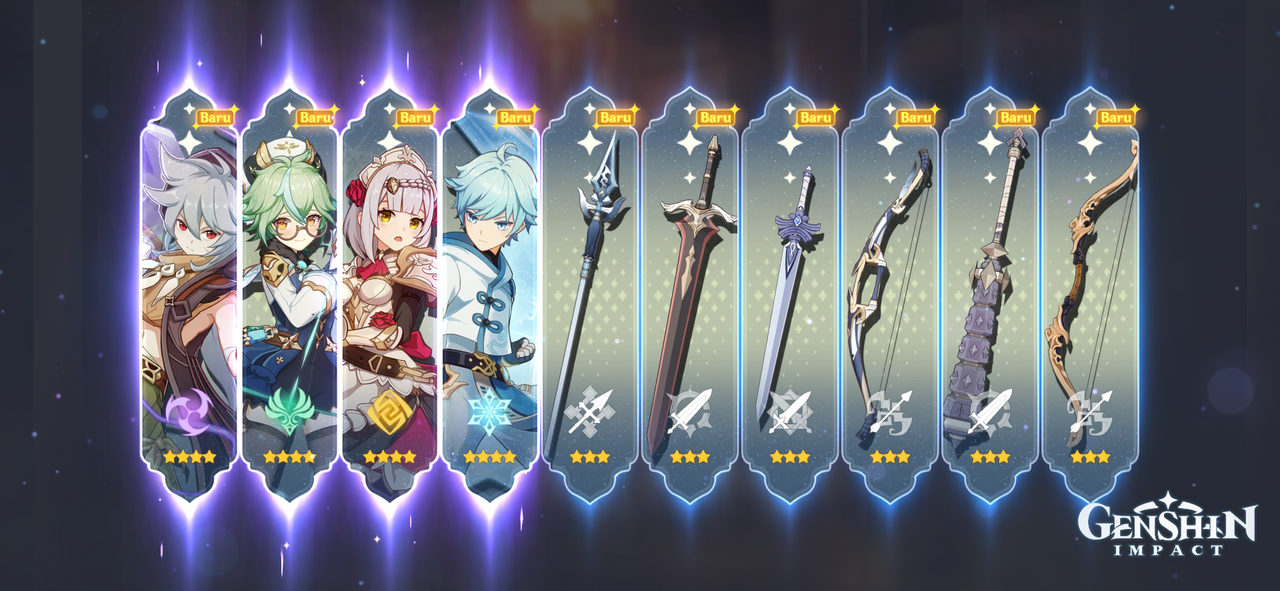Click the dark polearm weapon card
The height and width of the screenshot is (591, 1280).
(x=590, y=300)
